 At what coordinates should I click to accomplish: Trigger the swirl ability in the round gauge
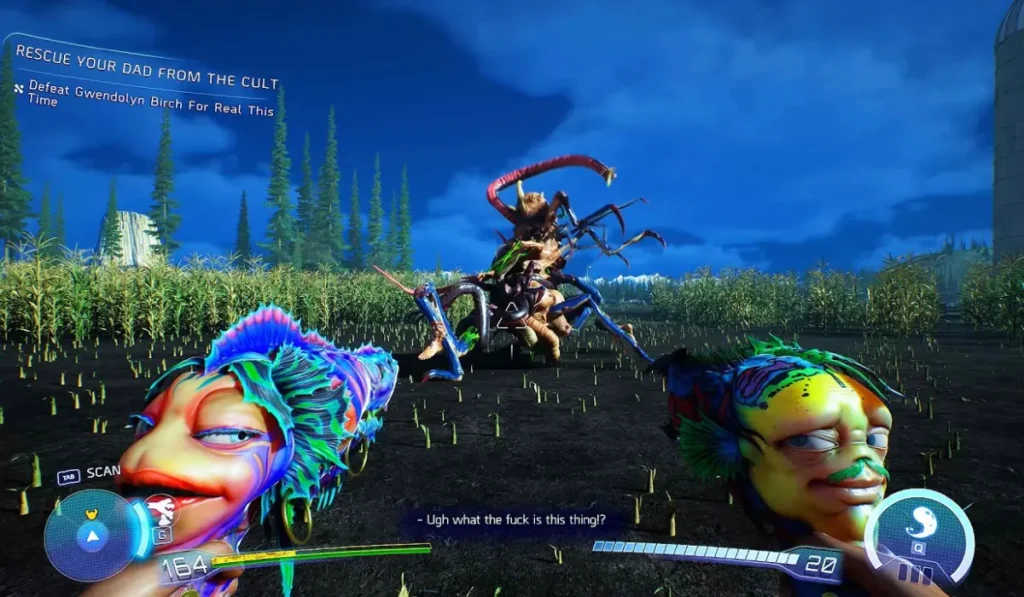919,524
